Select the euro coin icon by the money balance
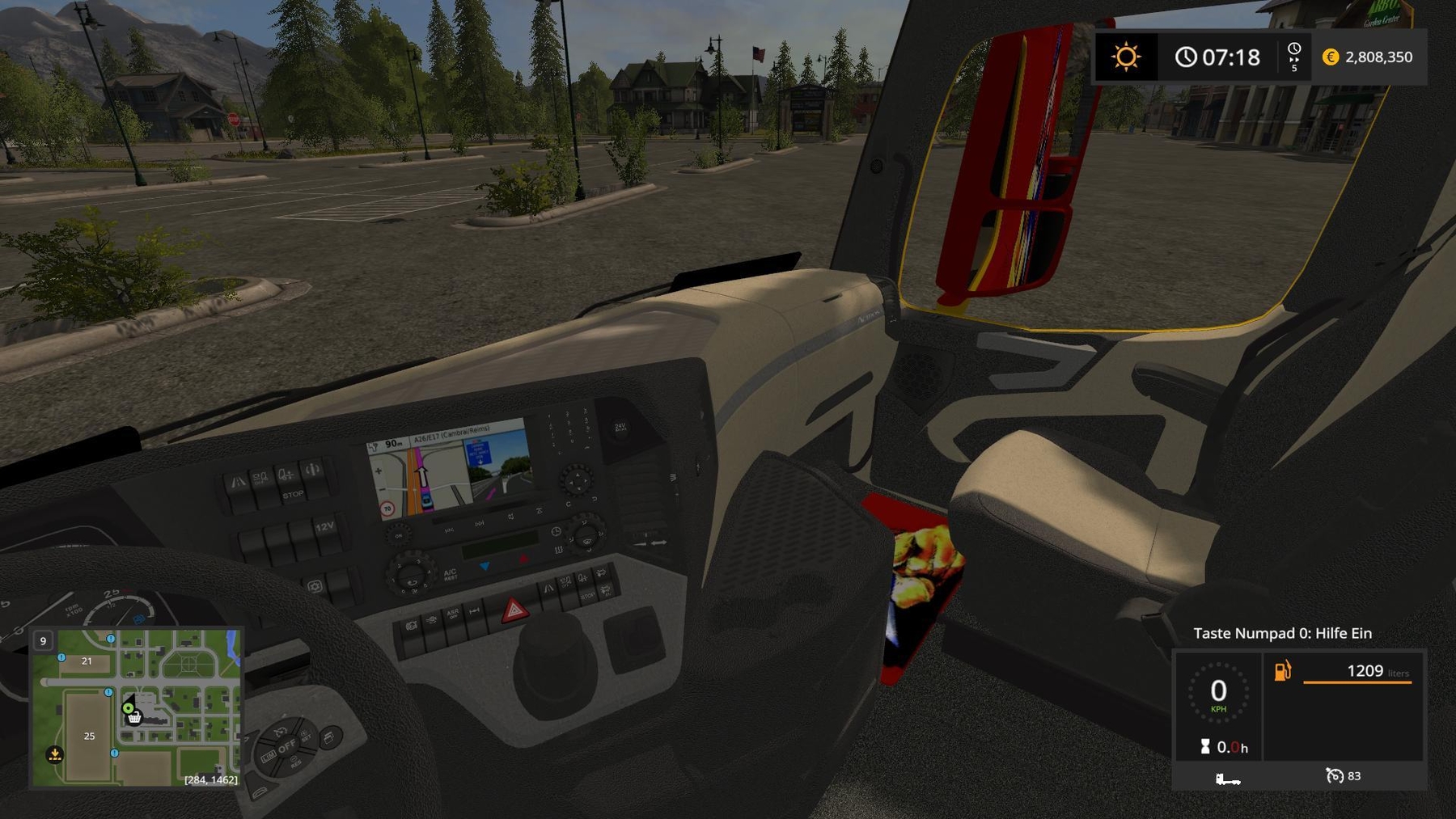The width and height of the screenshot is (1456, 819). pyautogui.click(x=1329, y=57)
